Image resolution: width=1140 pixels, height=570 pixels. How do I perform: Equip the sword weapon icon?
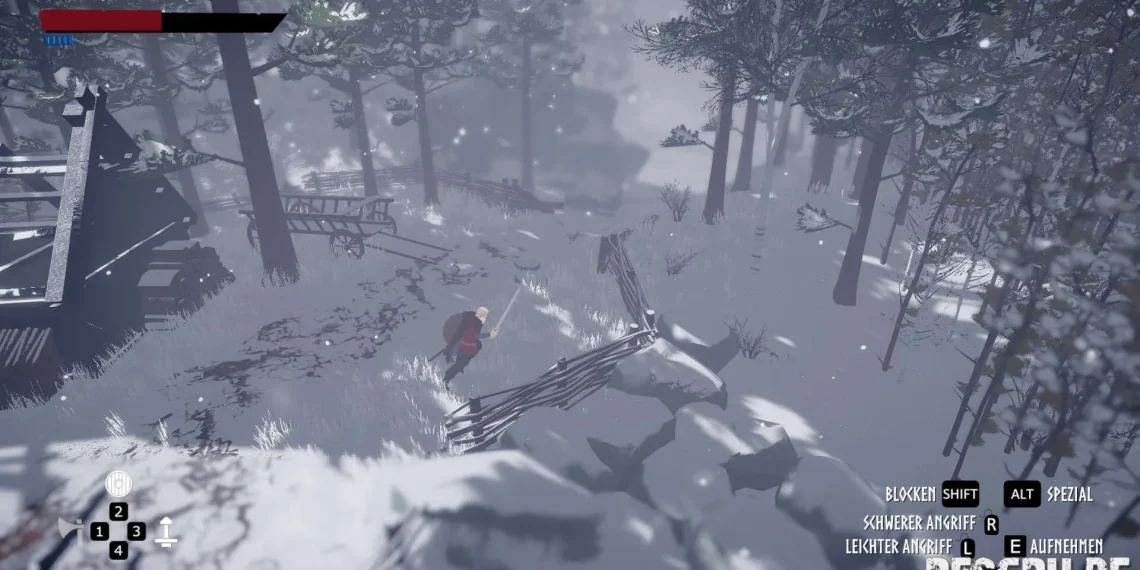click(166, 531)
